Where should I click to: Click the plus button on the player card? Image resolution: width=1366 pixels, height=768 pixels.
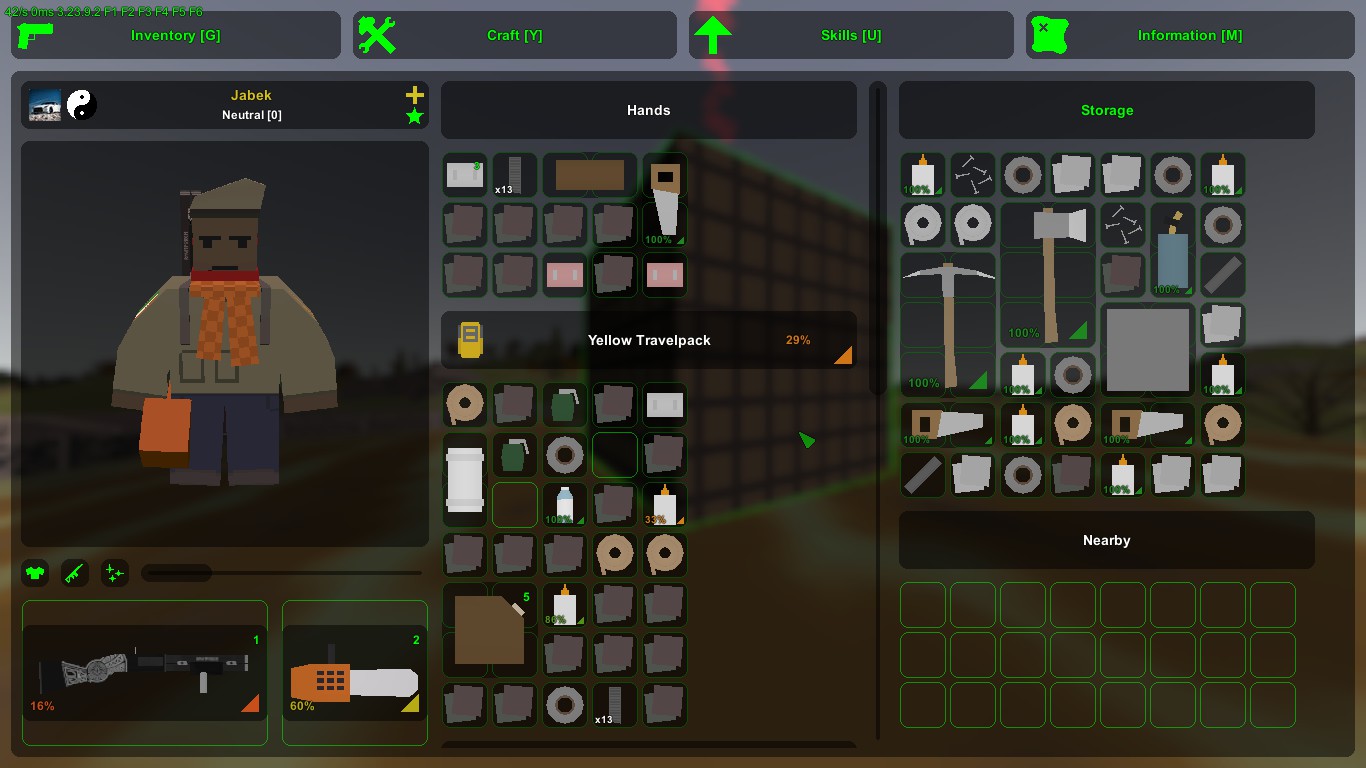pos(414,95)
